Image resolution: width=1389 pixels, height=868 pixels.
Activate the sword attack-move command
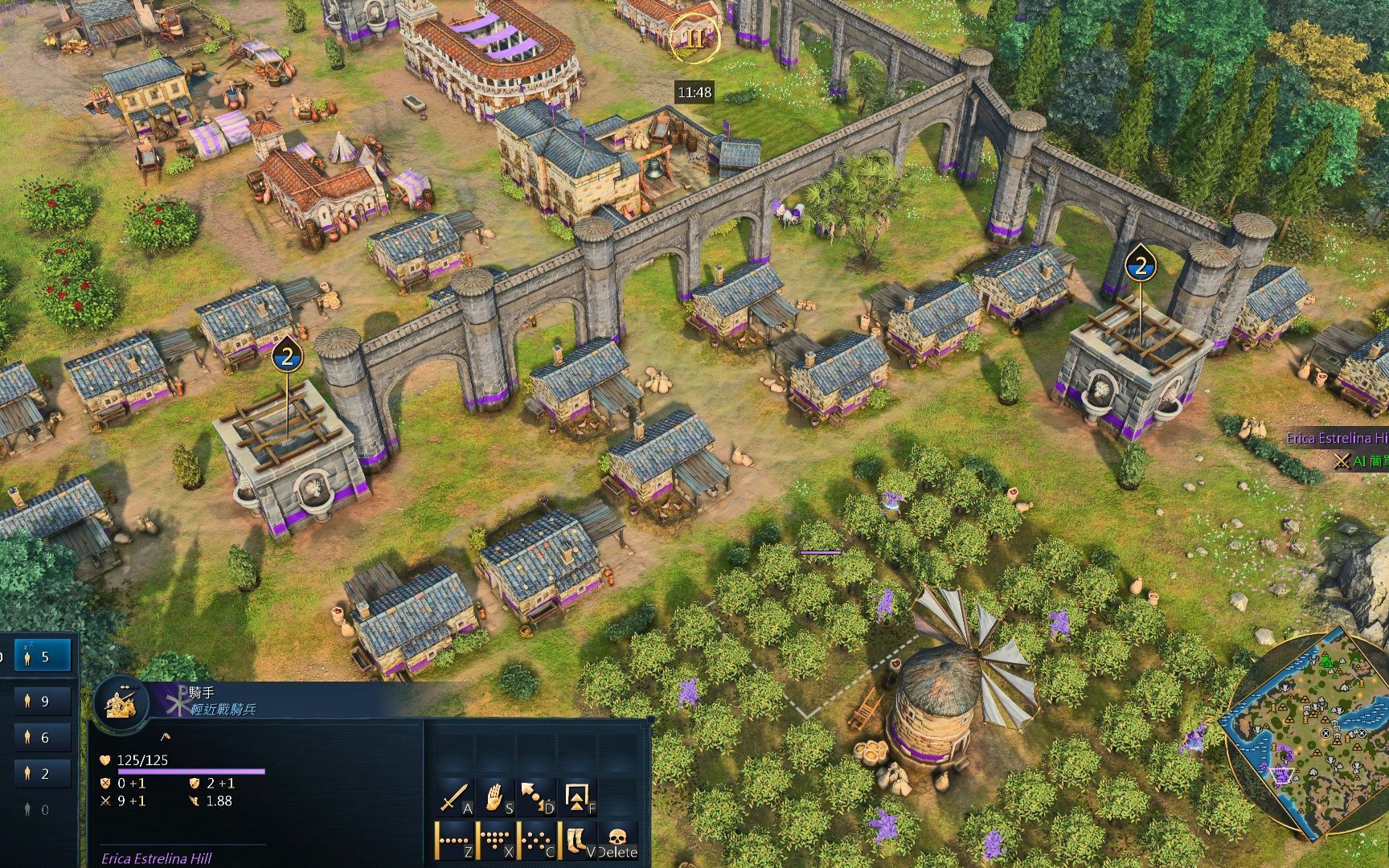(x=454, y=796)
